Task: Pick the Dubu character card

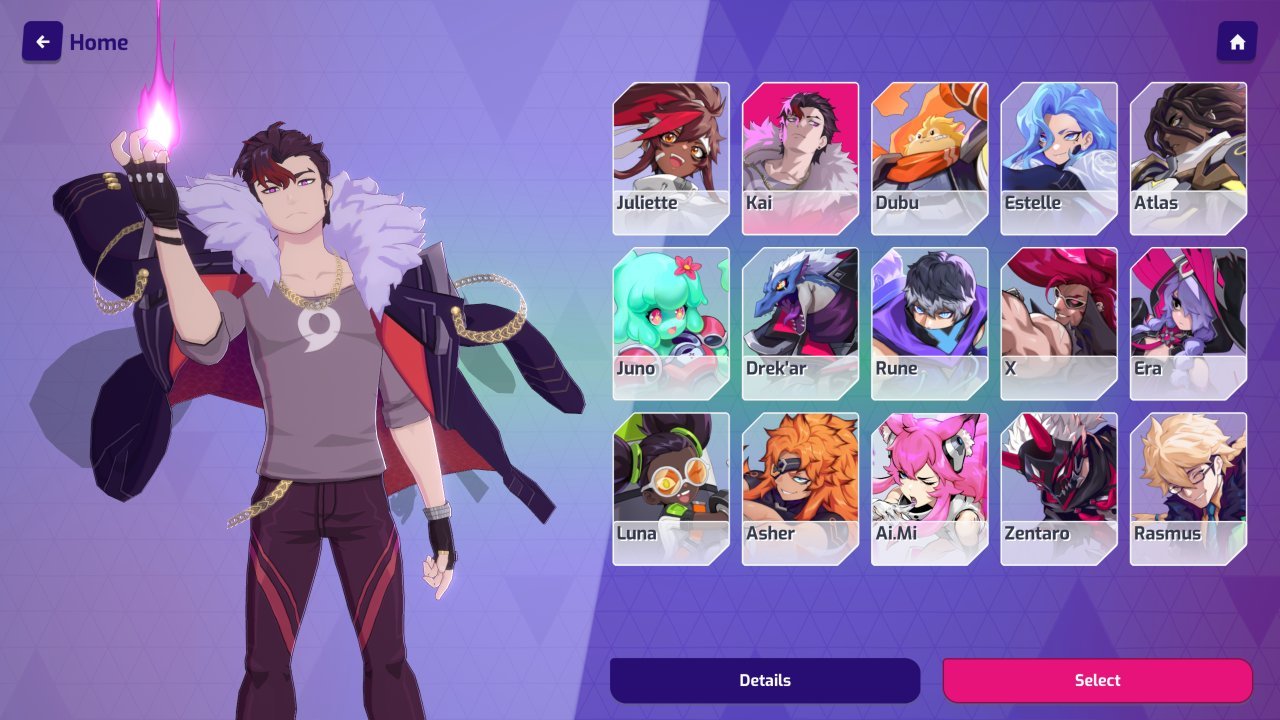Action: tap(929, 158)
